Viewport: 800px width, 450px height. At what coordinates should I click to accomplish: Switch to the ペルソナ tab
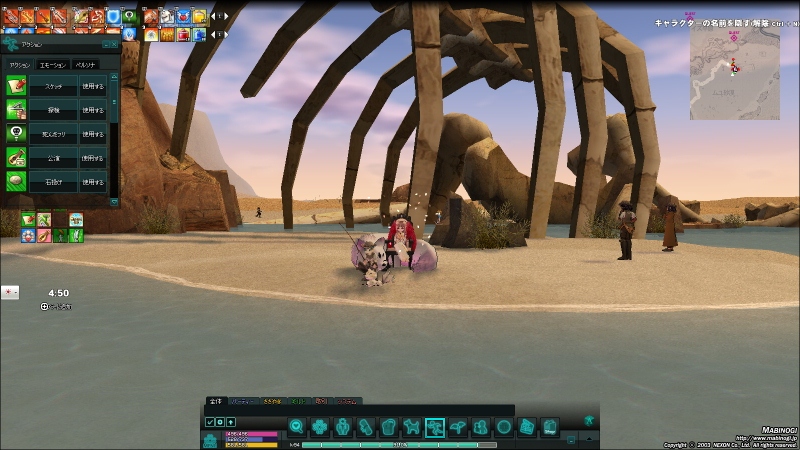[x=86, y=65]
